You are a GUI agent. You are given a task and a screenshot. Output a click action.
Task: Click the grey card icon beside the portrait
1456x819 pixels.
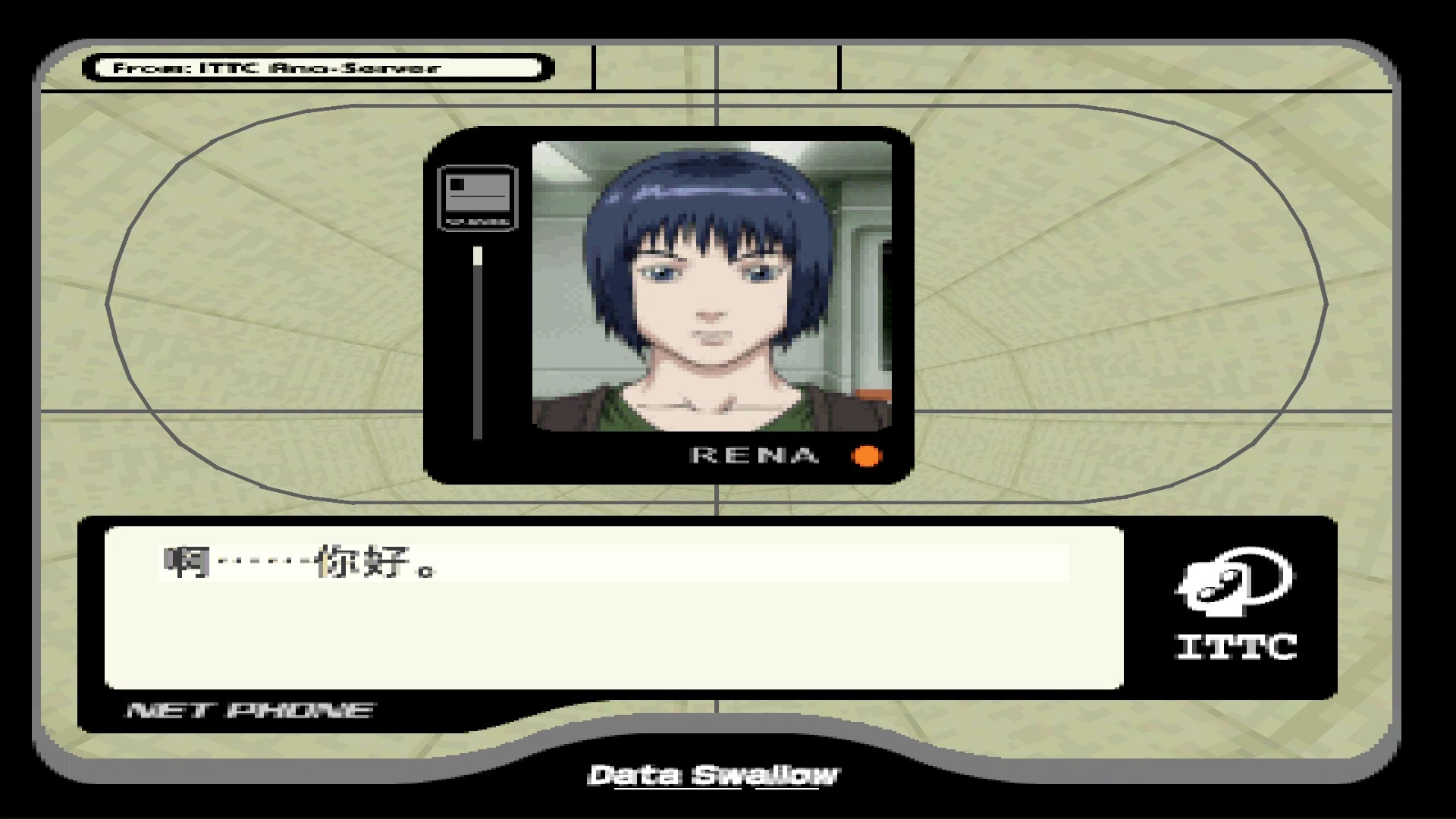(478, 197)
